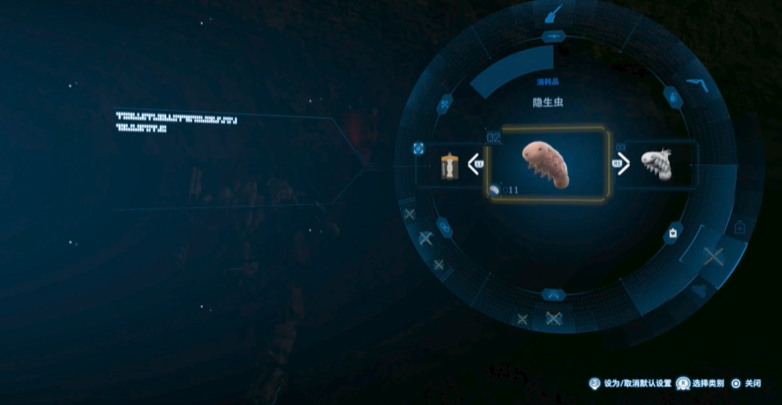Click the right arrow beside the cryptobiote
Screen dimensions: 782x405
click(622, 163)
